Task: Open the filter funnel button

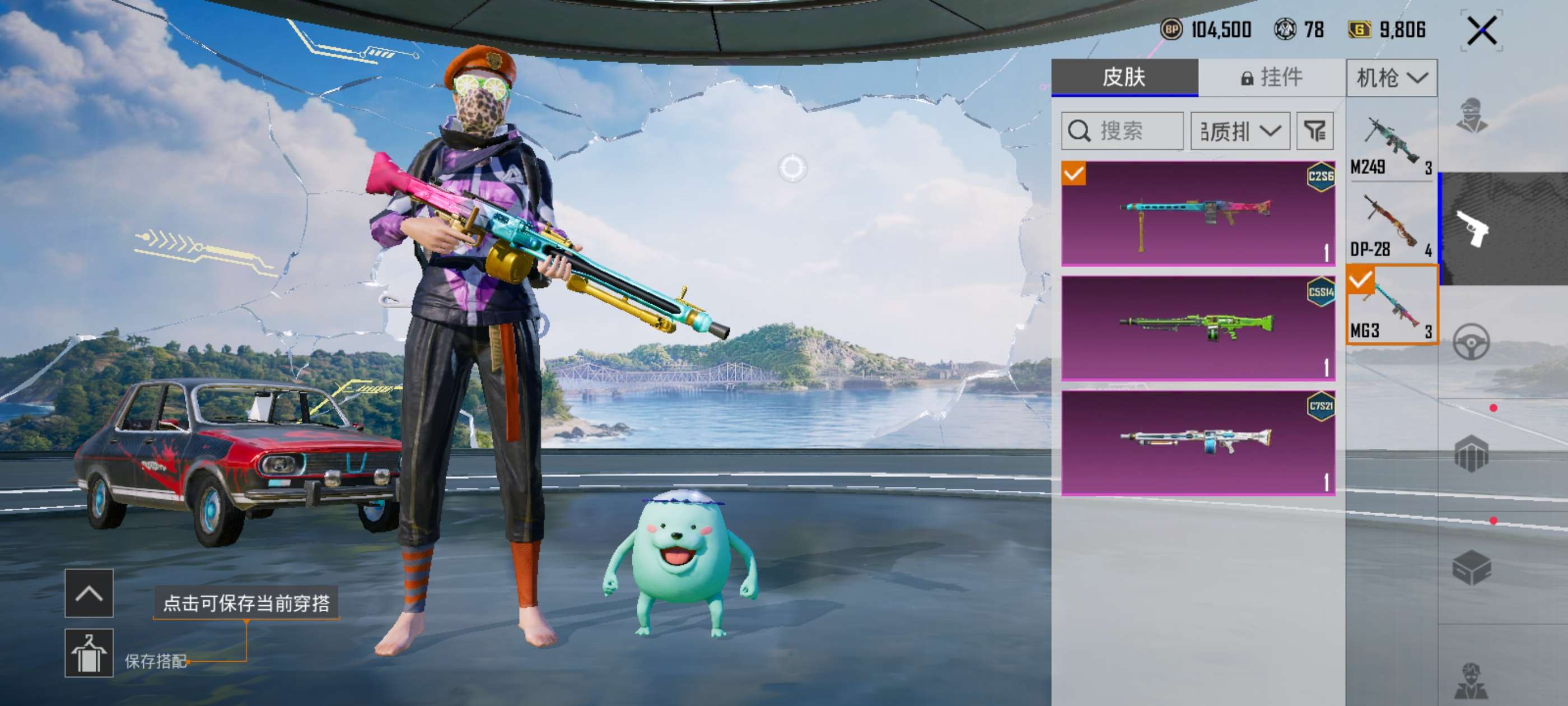Action: (1315, 131)
